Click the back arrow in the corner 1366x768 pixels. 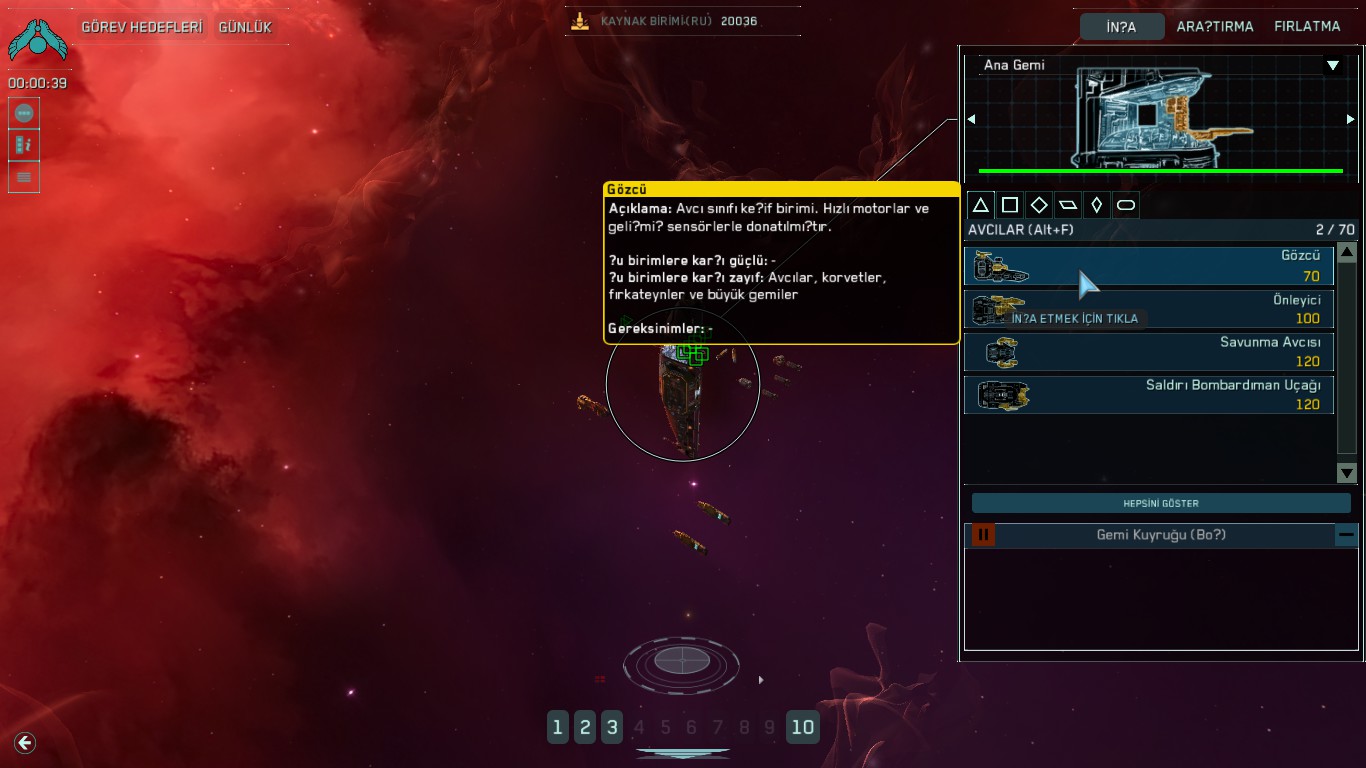[x=25, y=742]
